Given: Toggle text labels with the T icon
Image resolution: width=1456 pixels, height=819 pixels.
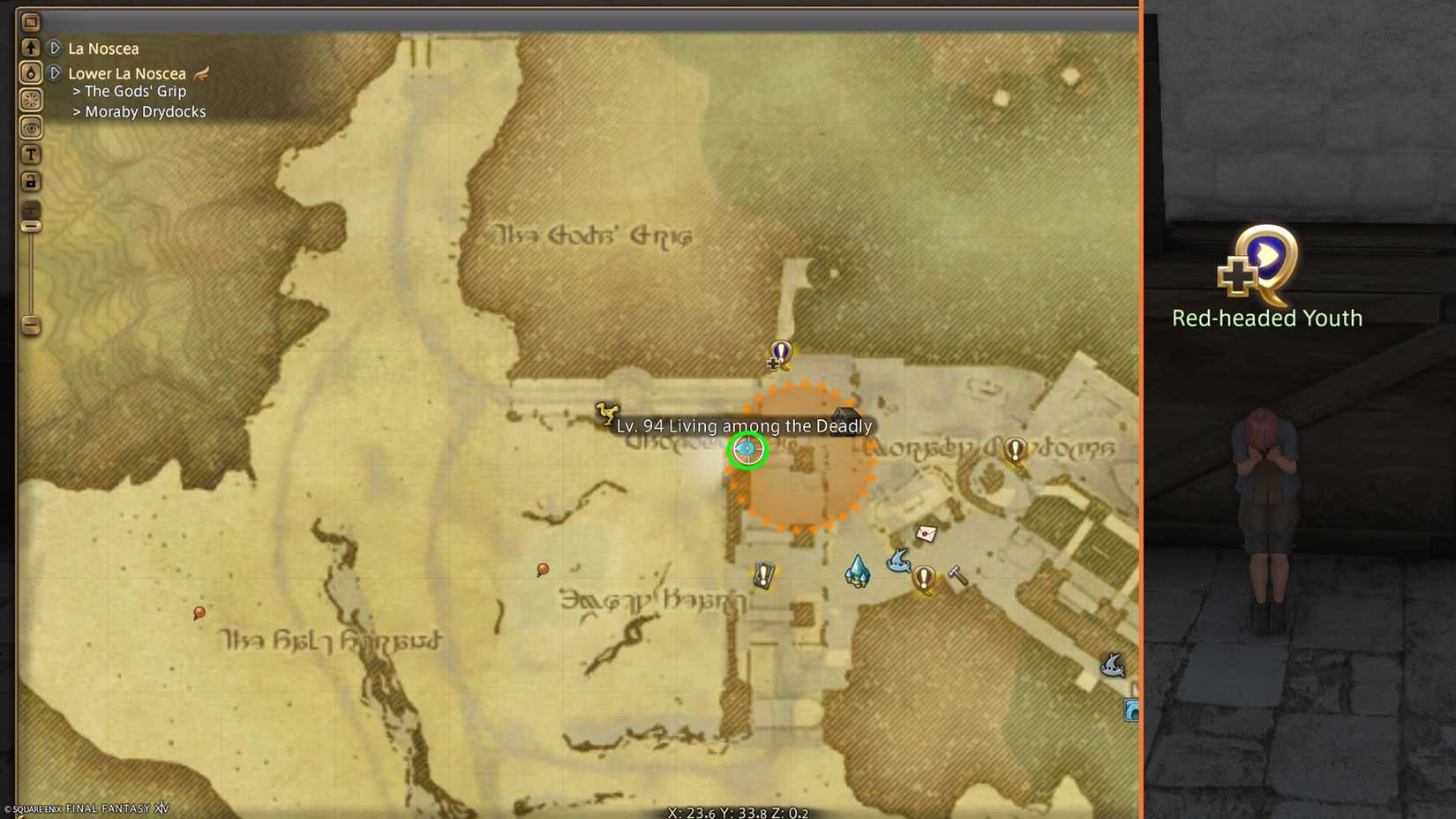Looking at the screenshot, I should (31, 154).
